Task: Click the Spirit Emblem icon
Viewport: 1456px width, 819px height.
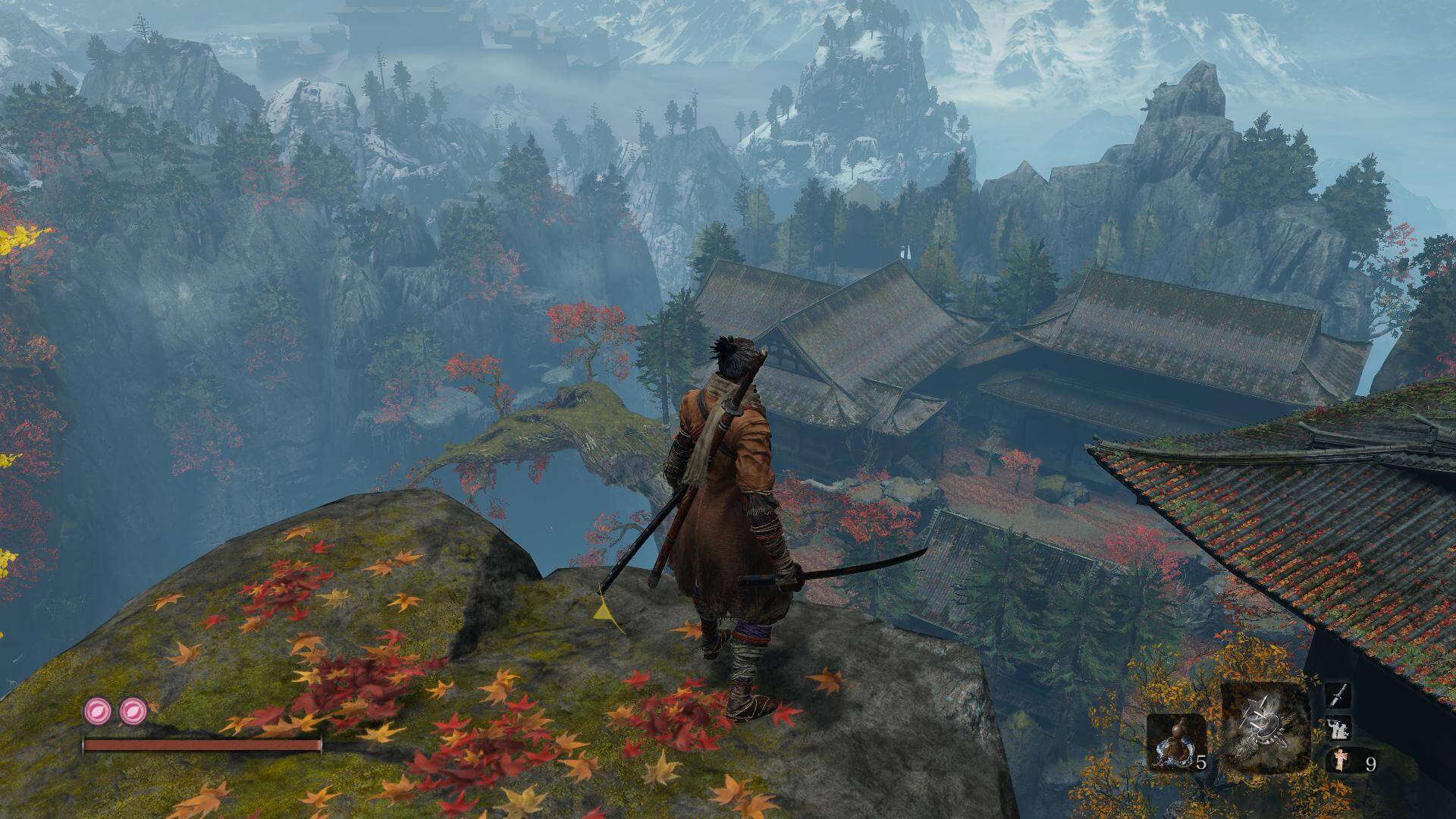Action: pyautogui.click(x=1338, y=761)
